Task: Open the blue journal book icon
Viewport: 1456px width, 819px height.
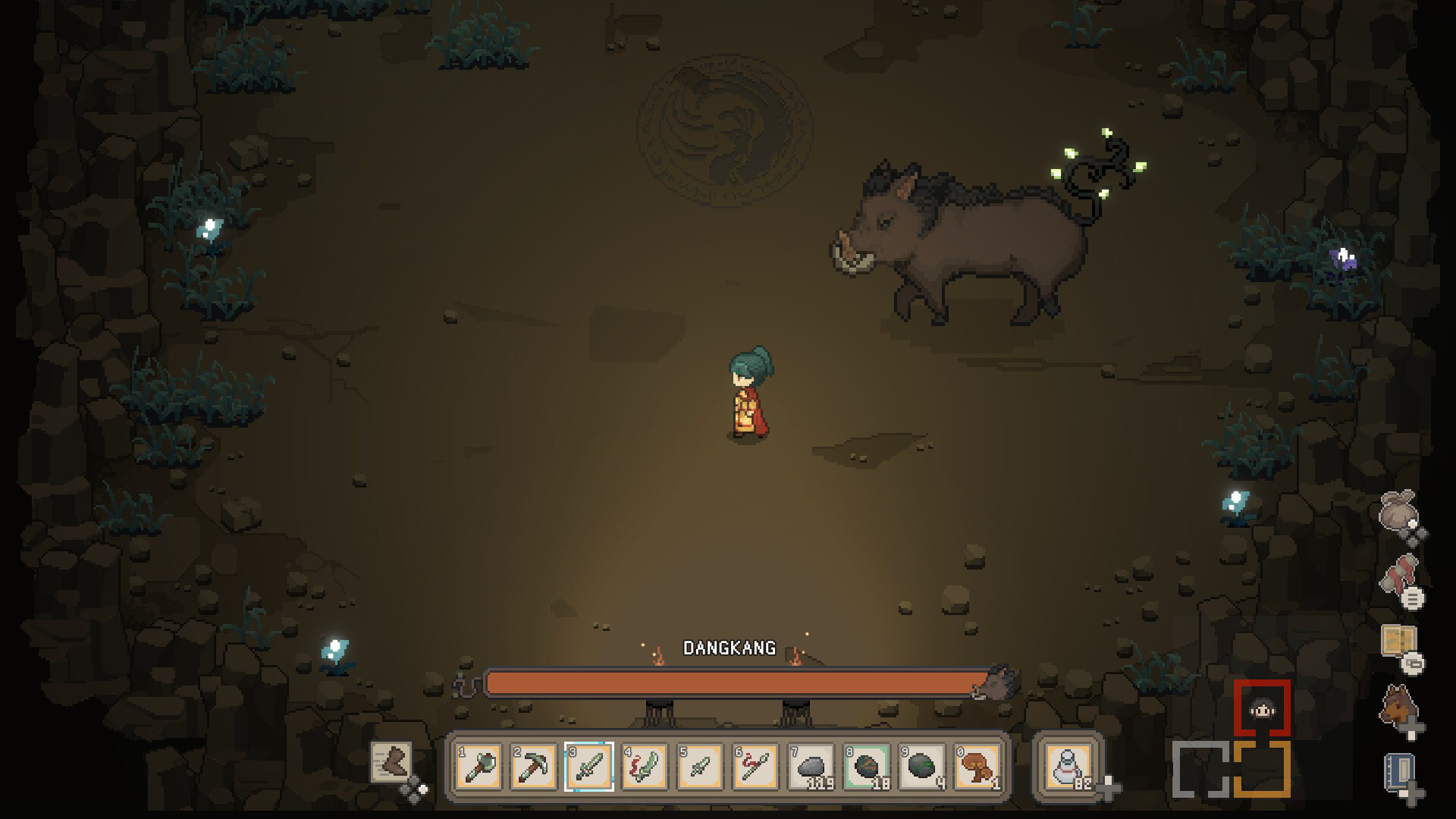Action: pyautogui.click(x=1398, y=773)
